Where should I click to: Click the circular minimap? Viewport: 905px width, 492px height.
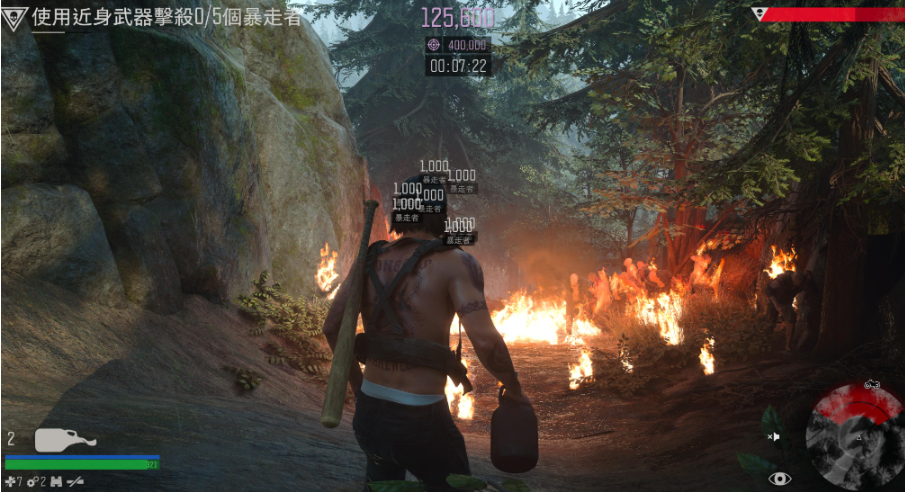pyautogui.click(x=855, y=436)
